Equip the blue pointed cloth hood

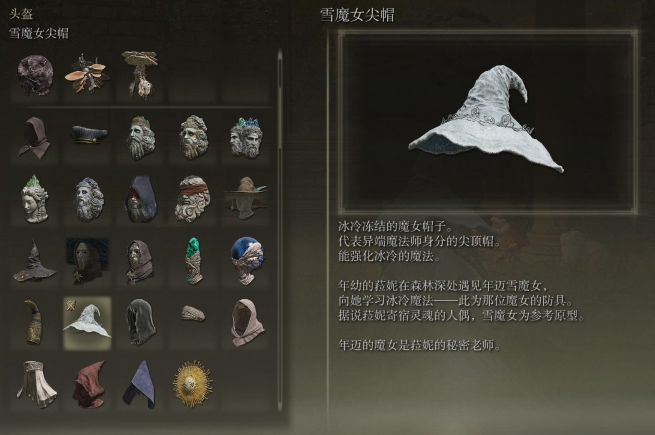point(139,383)
